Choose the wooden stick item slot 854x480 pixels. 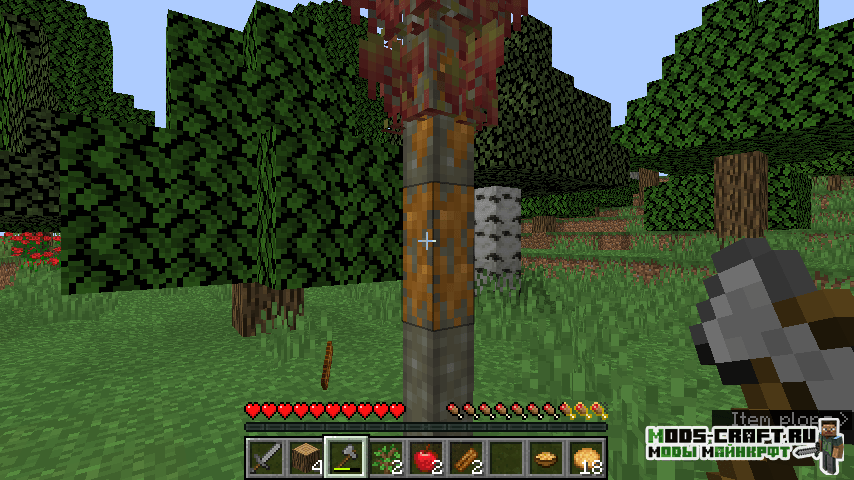point(466,458)
